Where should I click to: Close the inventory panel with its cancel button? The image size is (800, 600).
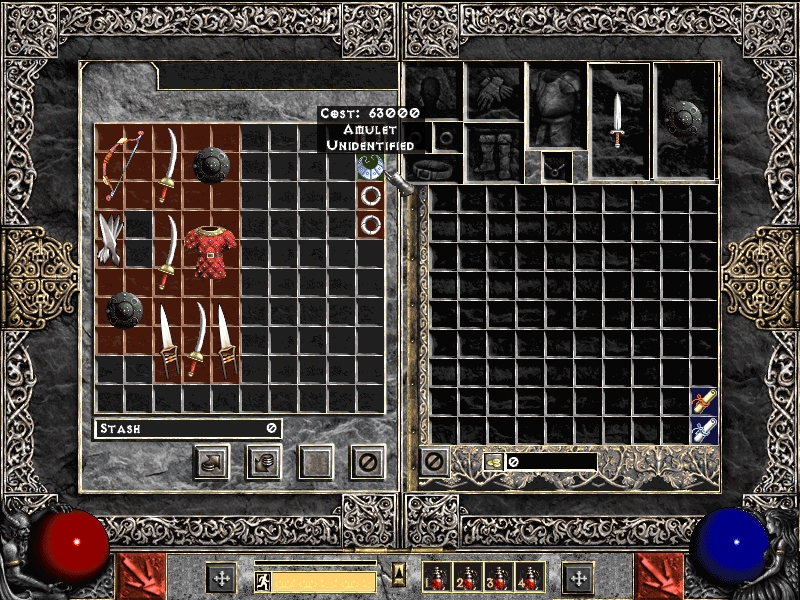pos(433,461)
